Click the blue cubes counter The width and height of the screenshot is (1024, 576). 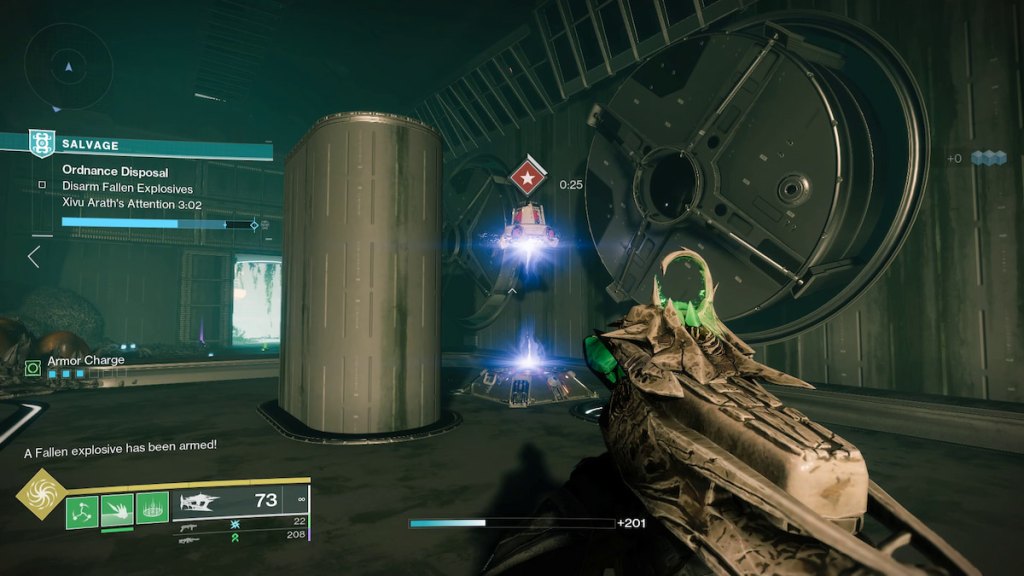(x=987, y=158)
